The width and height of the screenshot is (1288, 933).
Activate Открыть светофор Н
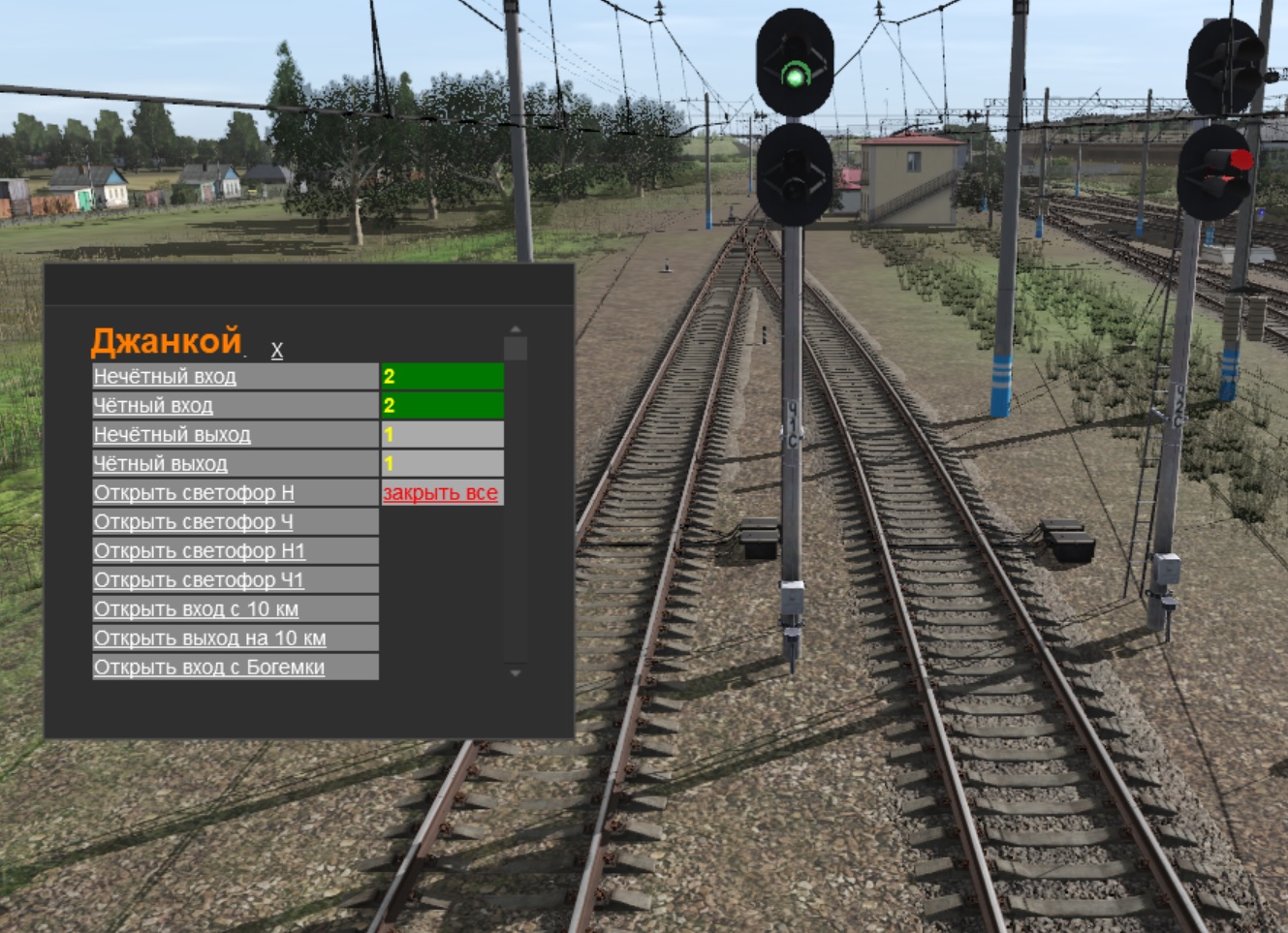tap(194, 493)
